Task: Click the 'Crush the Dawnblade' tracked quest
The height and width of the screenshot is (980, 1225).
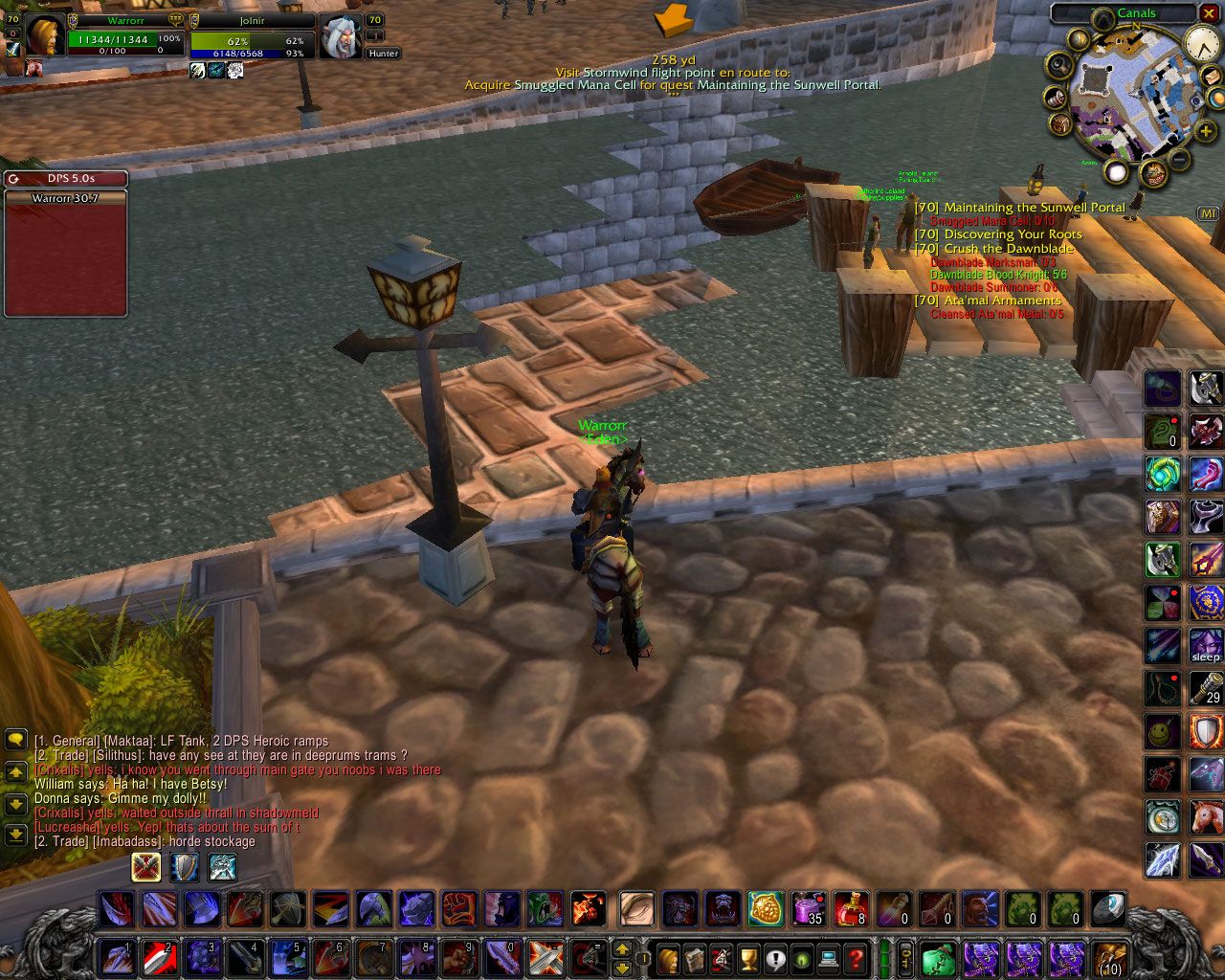Action: click(x=1009, y=249)
